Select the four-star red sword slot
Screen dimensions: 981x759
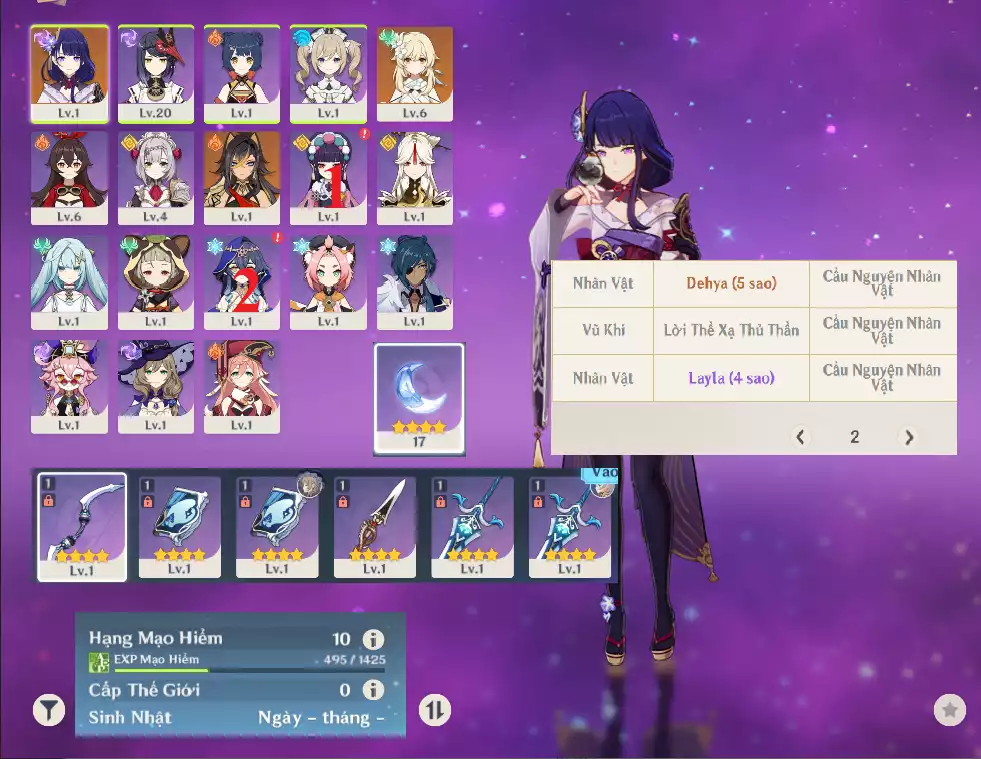374,526
